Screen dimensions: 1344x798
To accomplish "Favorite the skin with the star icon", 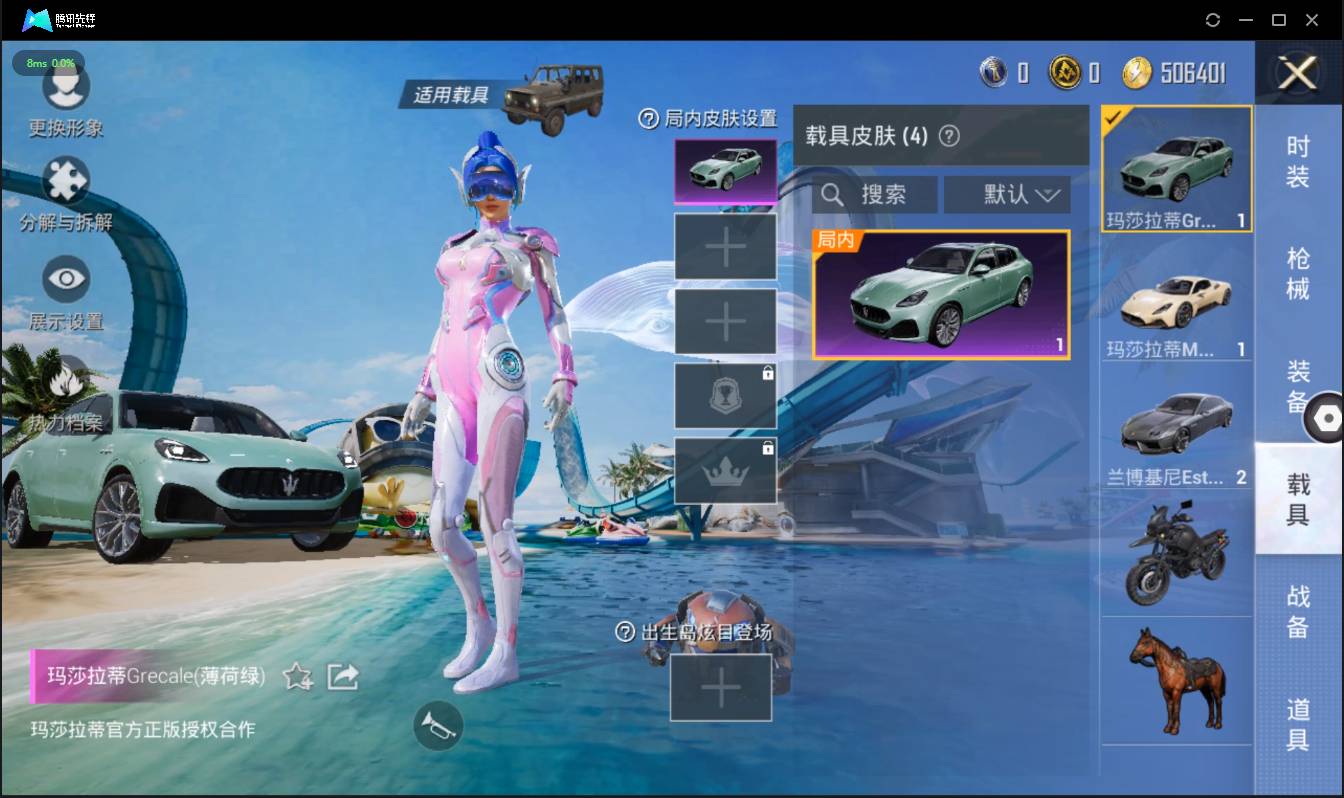I will tap(298, 677).
